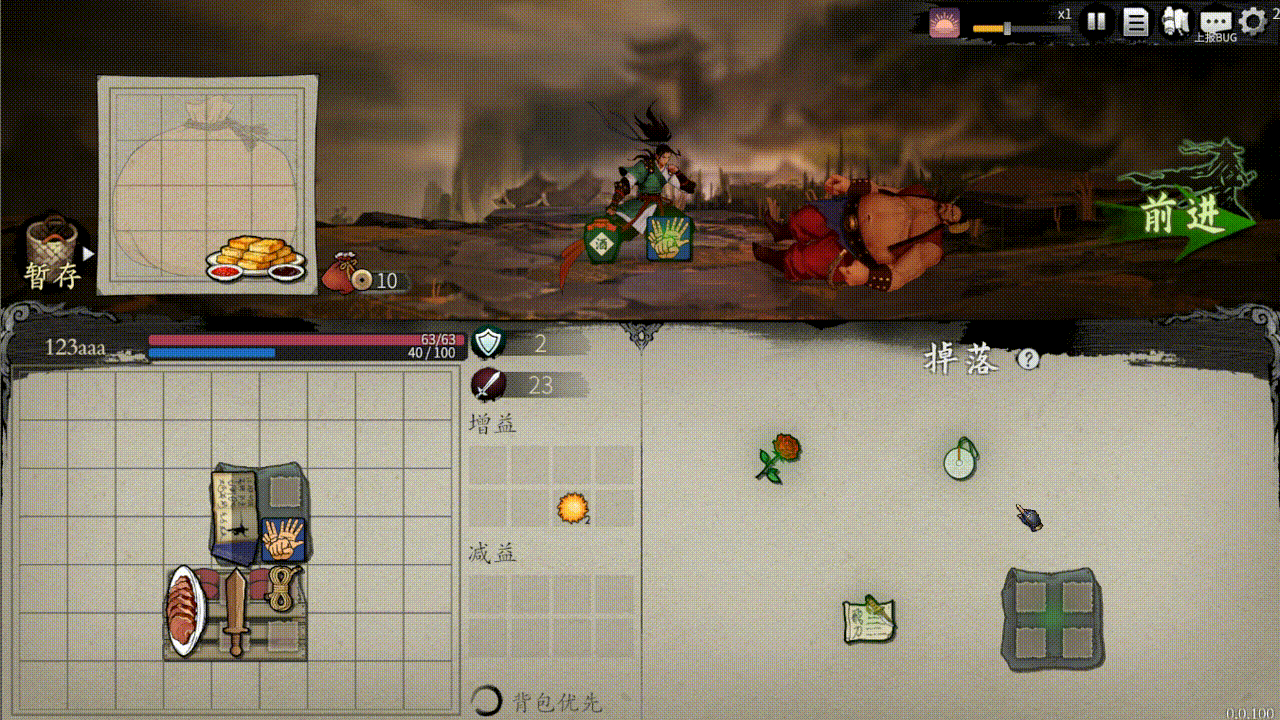Screen dimensions: 1280x720
Task: Select the fried tofu dish in storage
Action: click(256, 258)
